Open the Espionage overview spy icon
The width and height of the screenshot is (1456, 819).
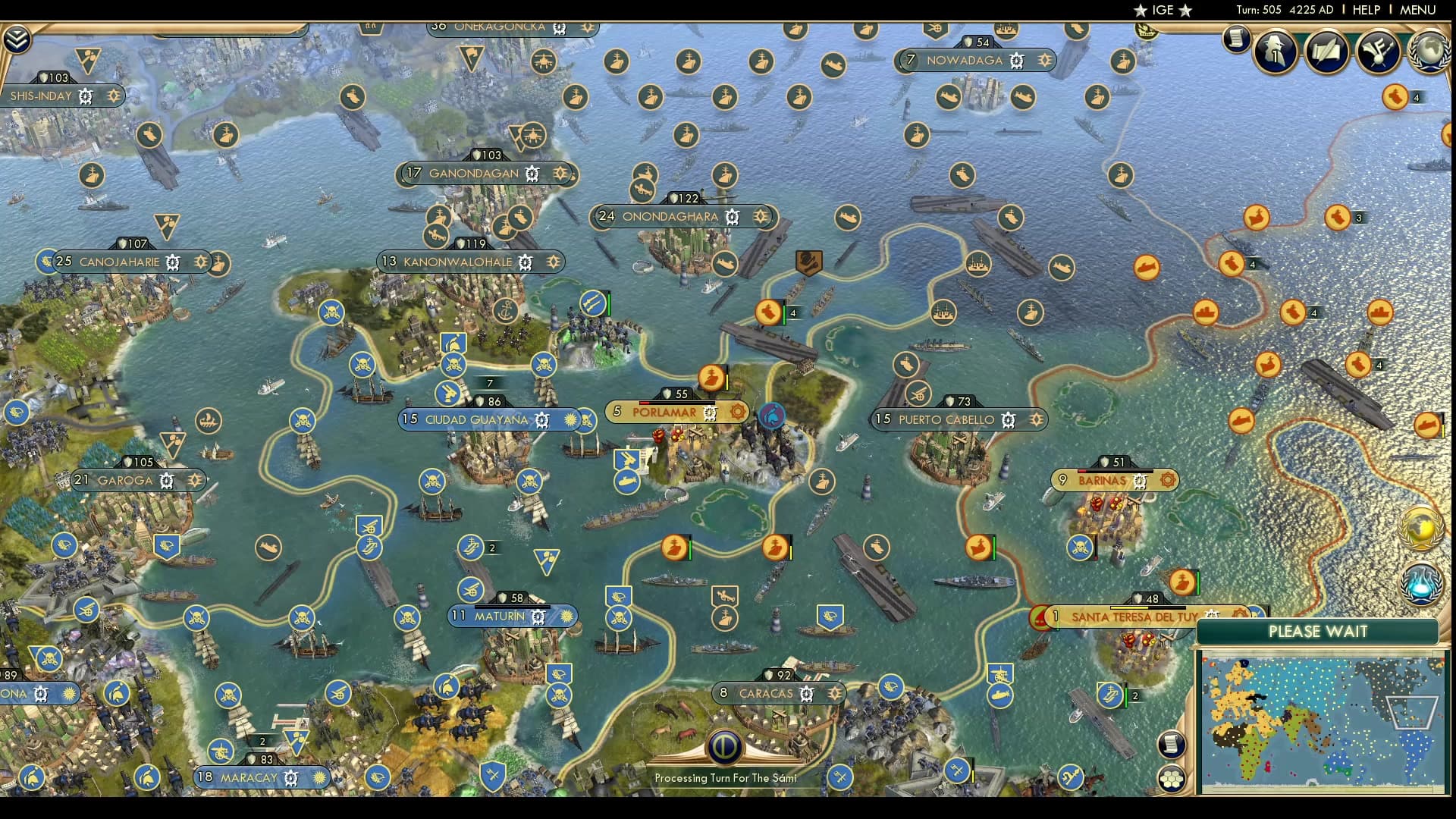[1276, 52]
